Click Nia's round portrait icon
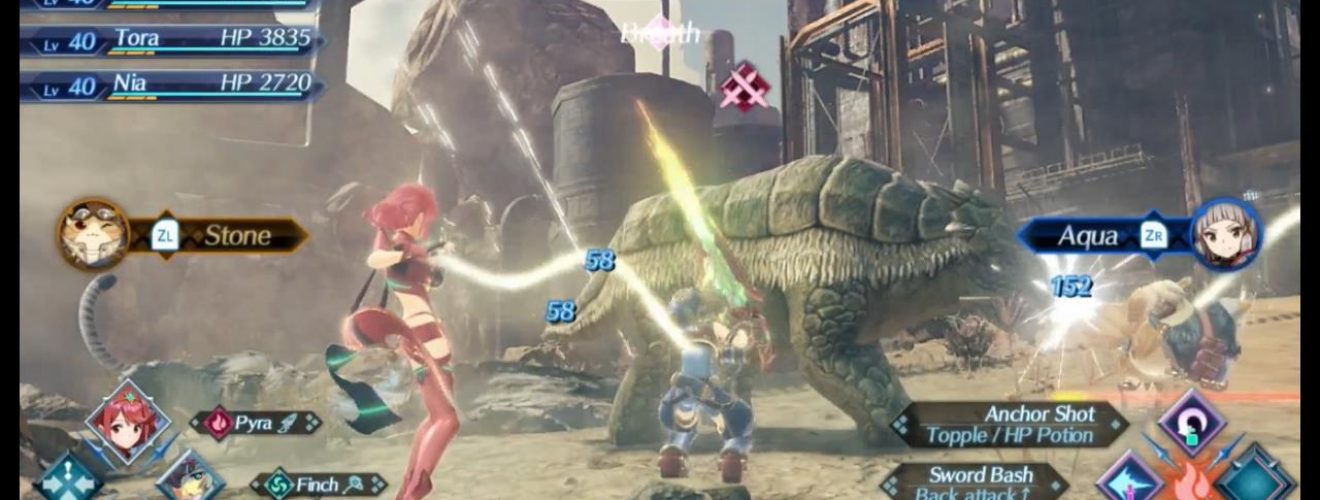The height and width of the screenshot is (500, 1320). point(1226,234)
